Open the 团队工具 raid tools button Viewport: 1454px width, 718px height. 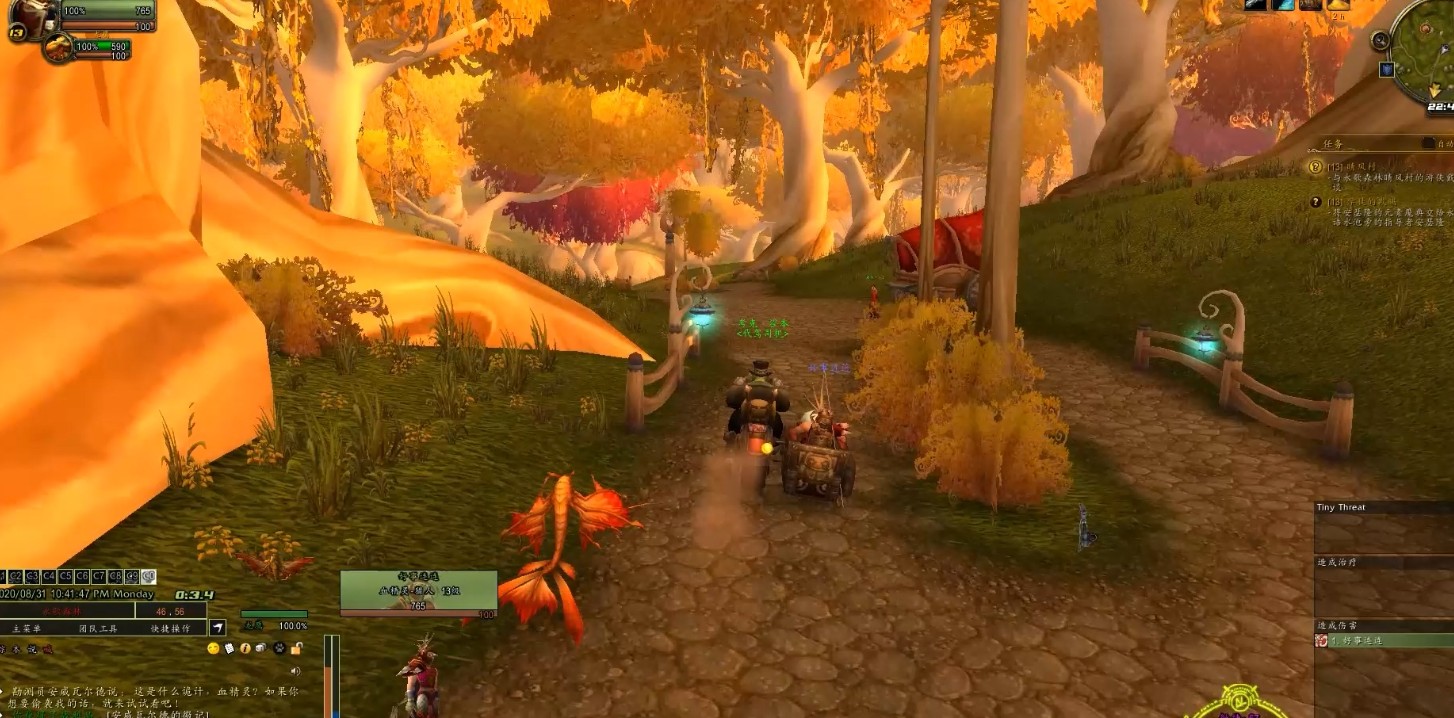(x=98, y=629)
